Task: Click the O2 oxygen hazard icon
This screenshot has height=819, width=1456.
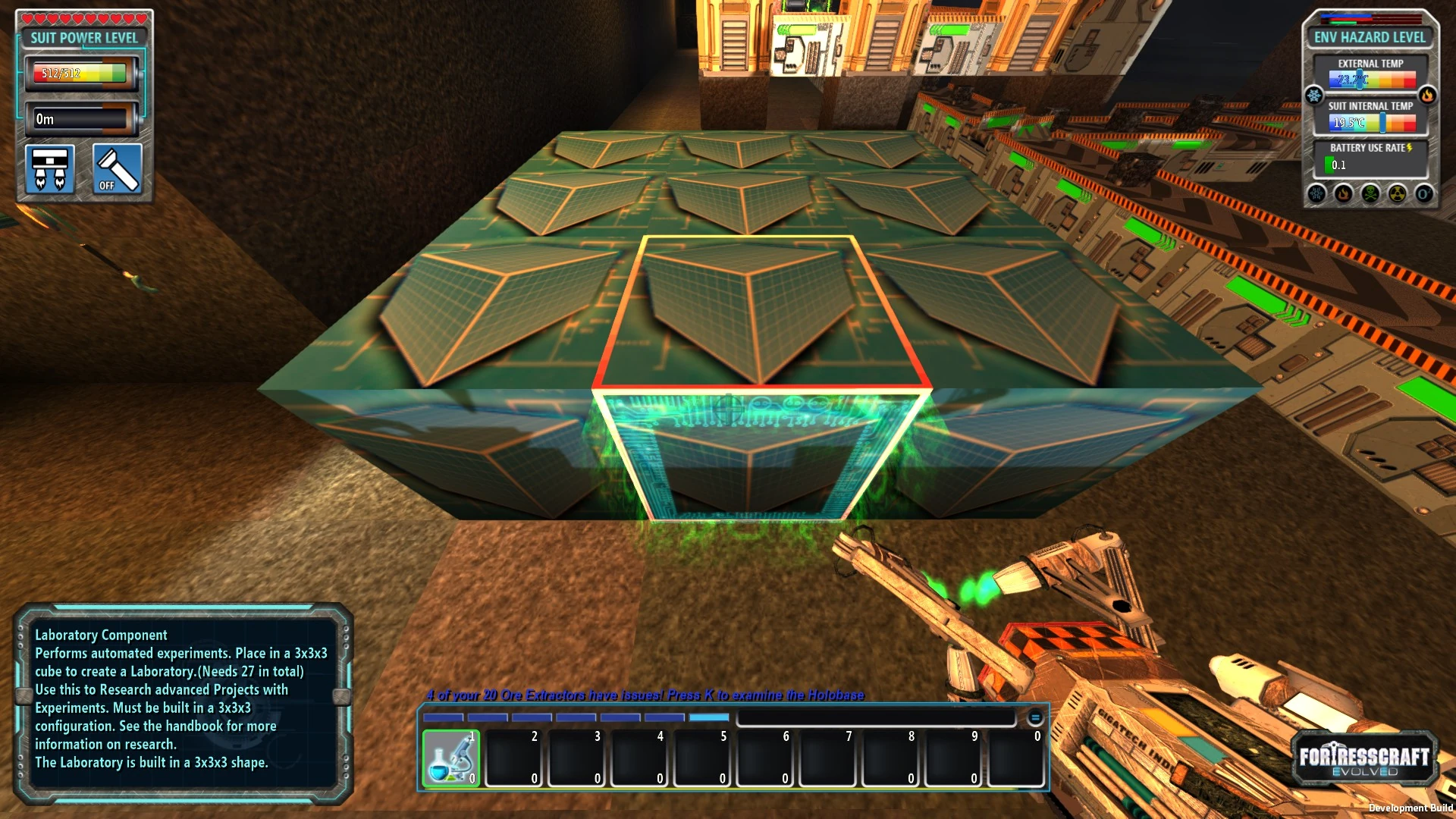Action: tap(1425, 193)
